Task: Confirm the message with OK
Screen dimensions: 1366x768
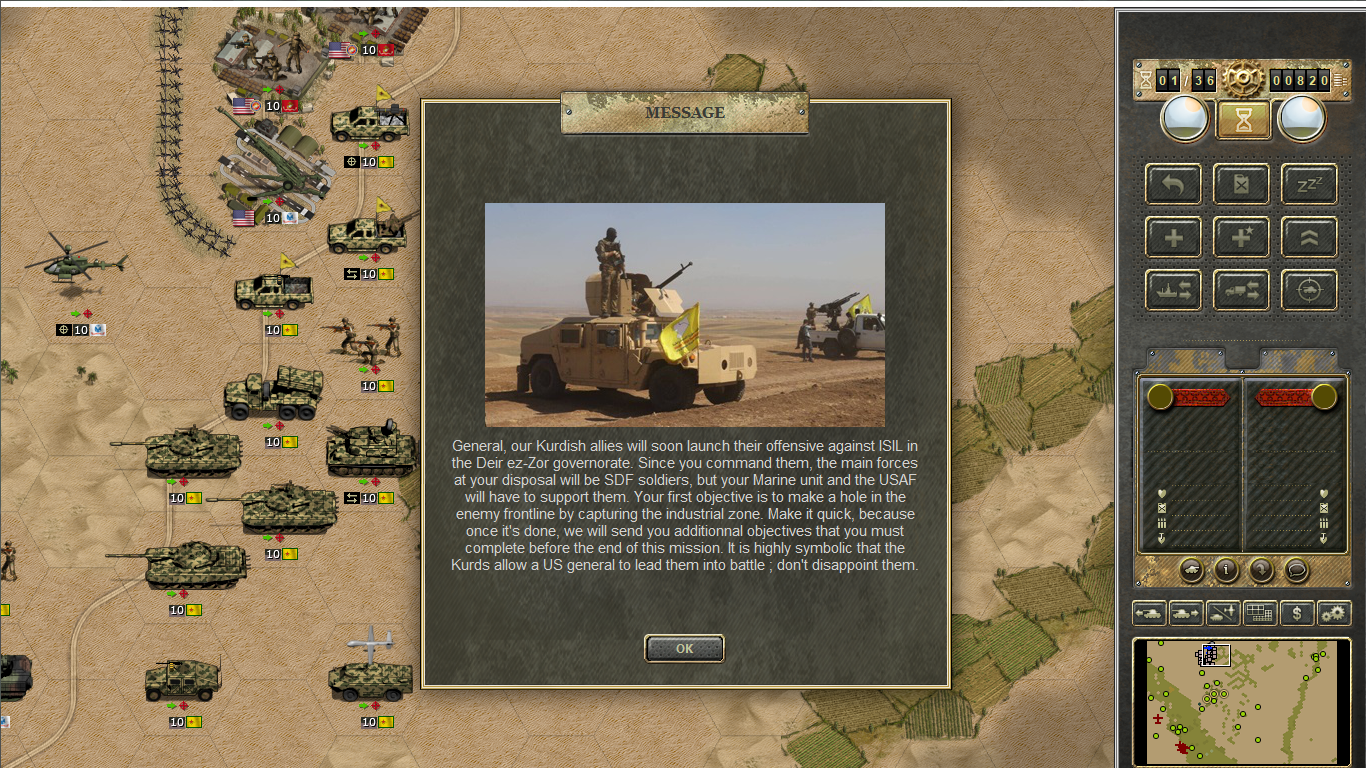Action: tap(684, 648)
